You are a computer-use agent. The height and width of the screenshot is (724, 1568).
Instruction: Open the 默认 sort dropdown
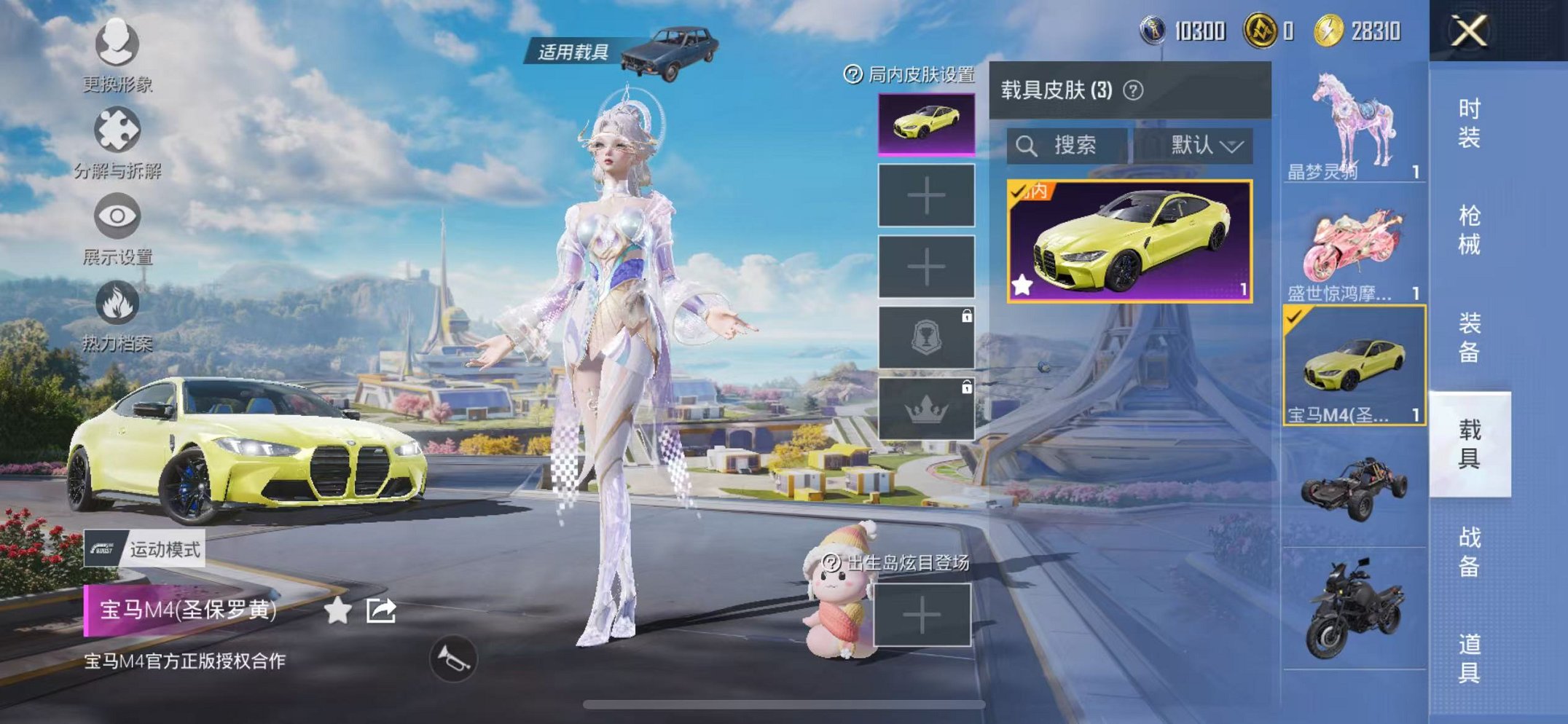click(1202, 146)
